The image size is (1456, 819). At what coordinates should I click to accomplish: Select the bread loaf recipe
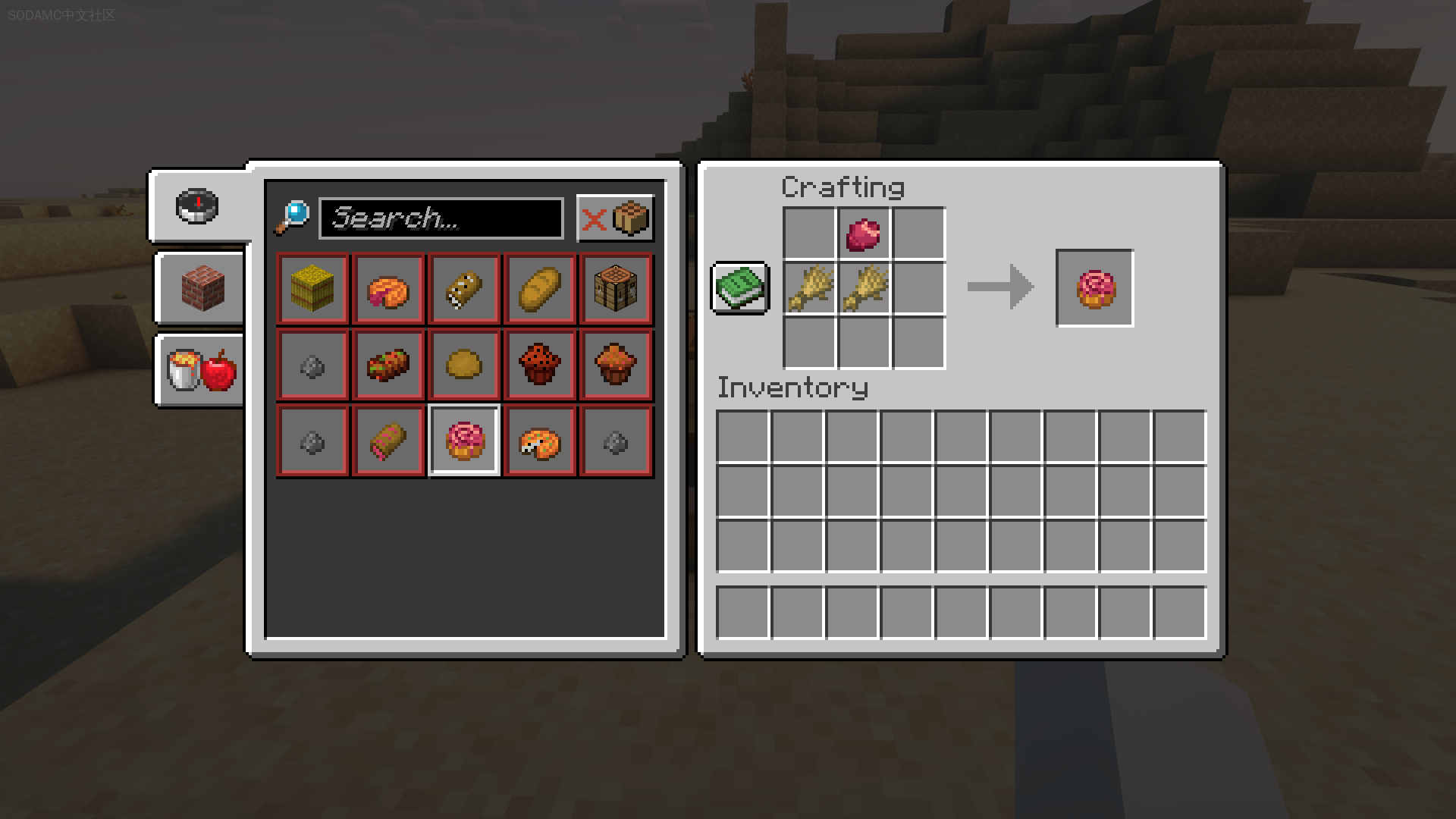(x=540, y=289)
